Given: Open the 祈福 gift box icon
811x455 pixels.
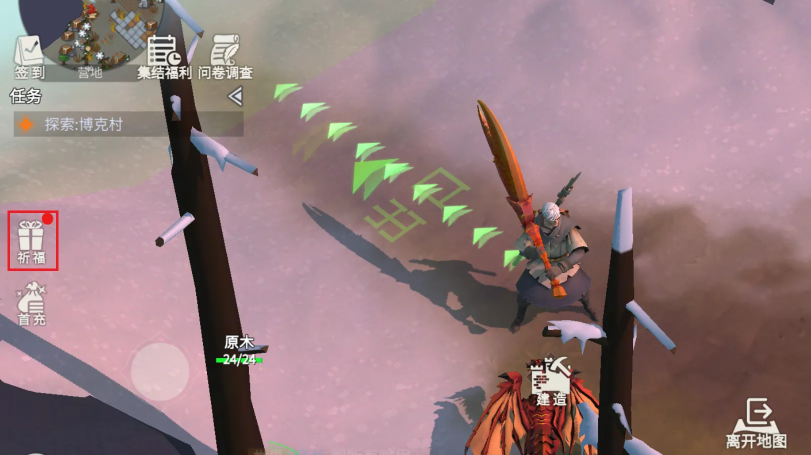Looking at the screenshot, I should tap(32, 241).
